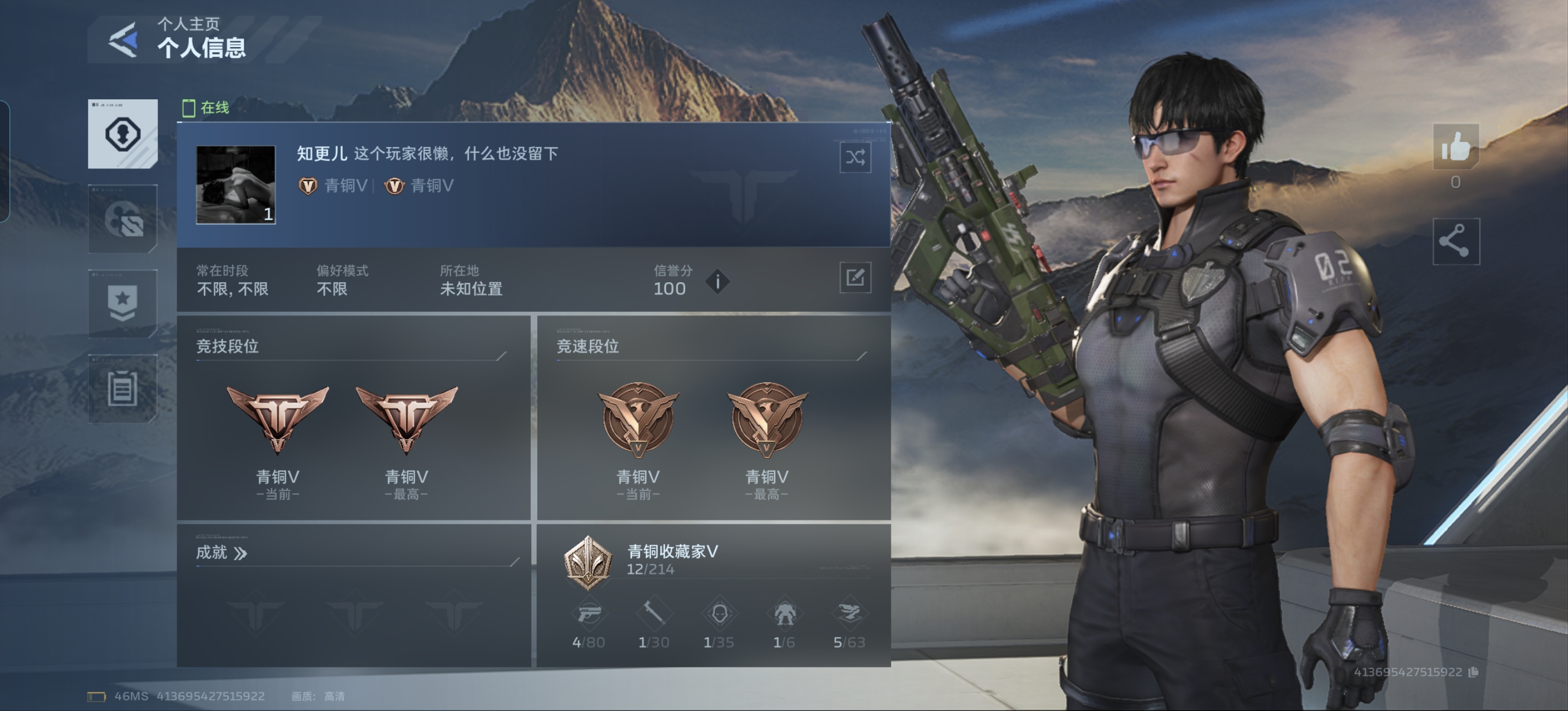This screenshot has height=711, width=1568.
Task: Open the globe icon sidebar tab
Action: click(123, 219)
